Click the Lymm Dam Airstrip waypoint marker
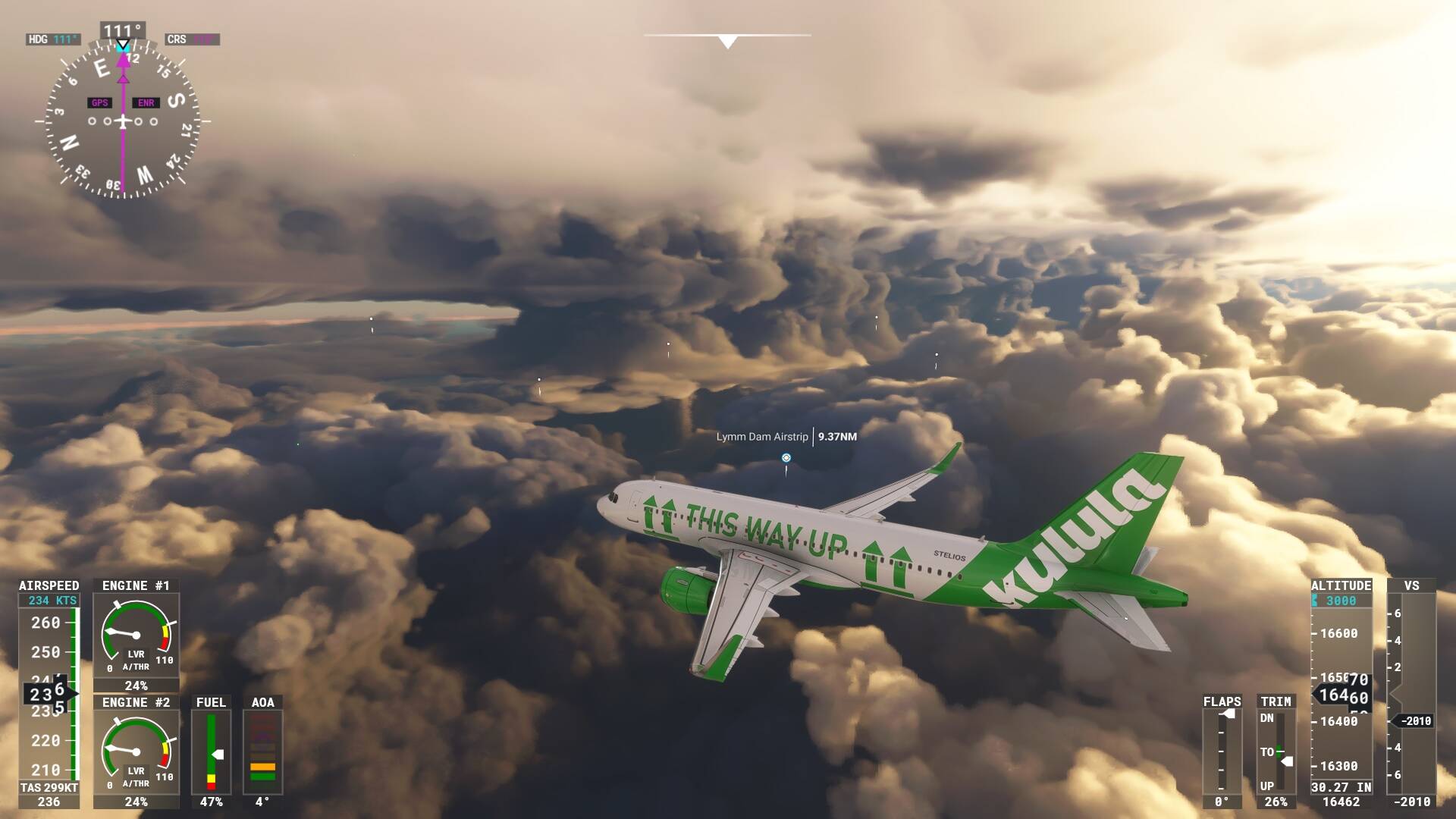The height and width of the screenshot is (819, 1456). click(x=787, y=457)
